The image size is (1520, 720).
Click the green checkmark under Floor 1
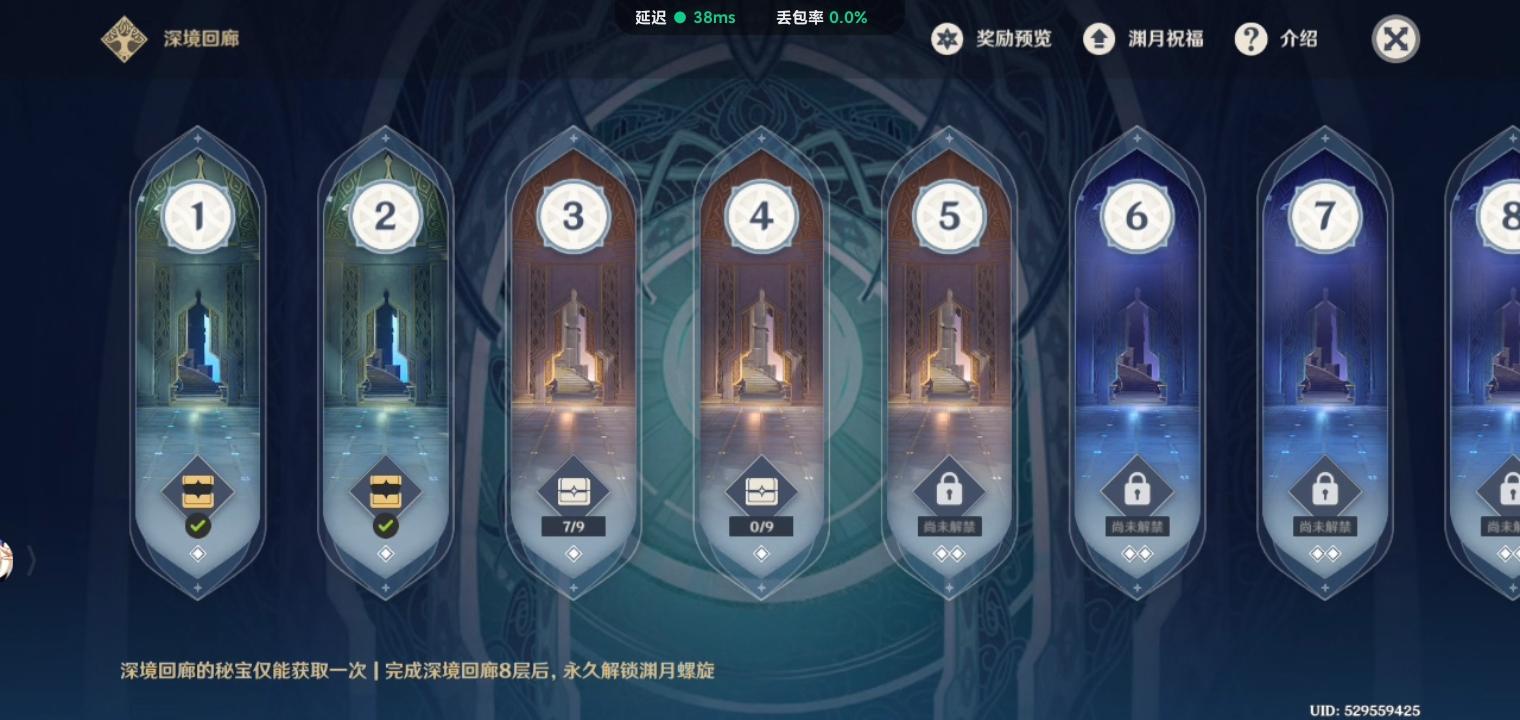pyautogui.click(x=197, y=526)
